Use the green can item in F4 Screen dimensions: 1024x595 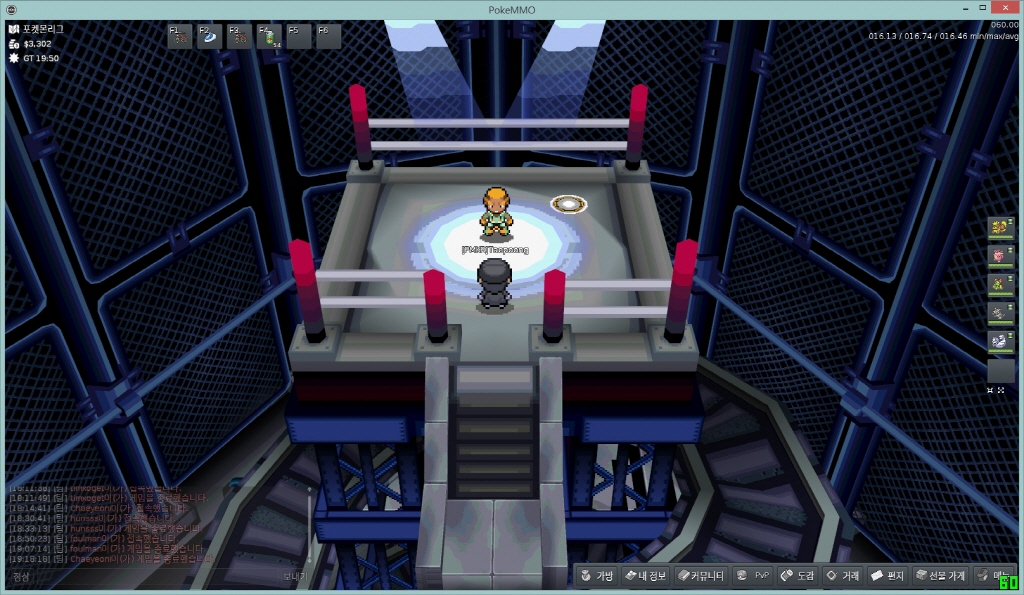270,37
